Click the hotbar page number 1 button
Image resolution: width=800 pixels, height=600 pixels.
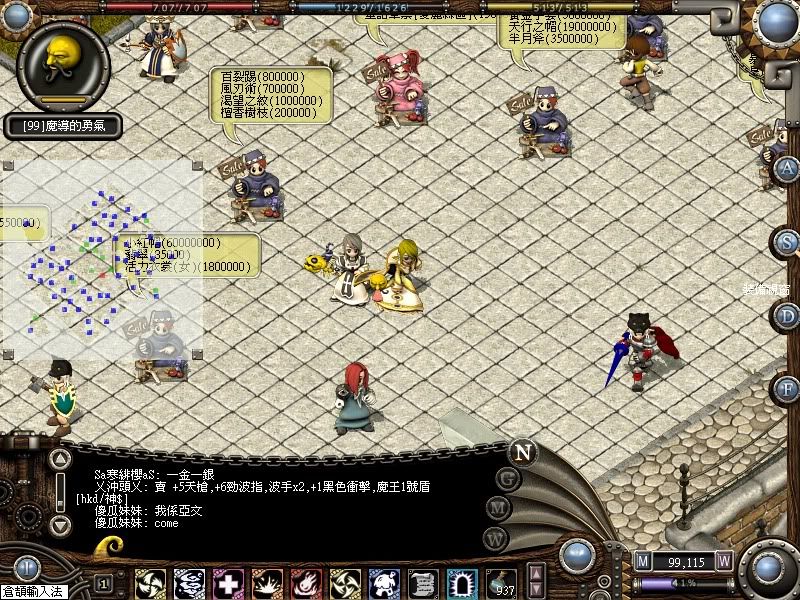click(x=103, y=583)
